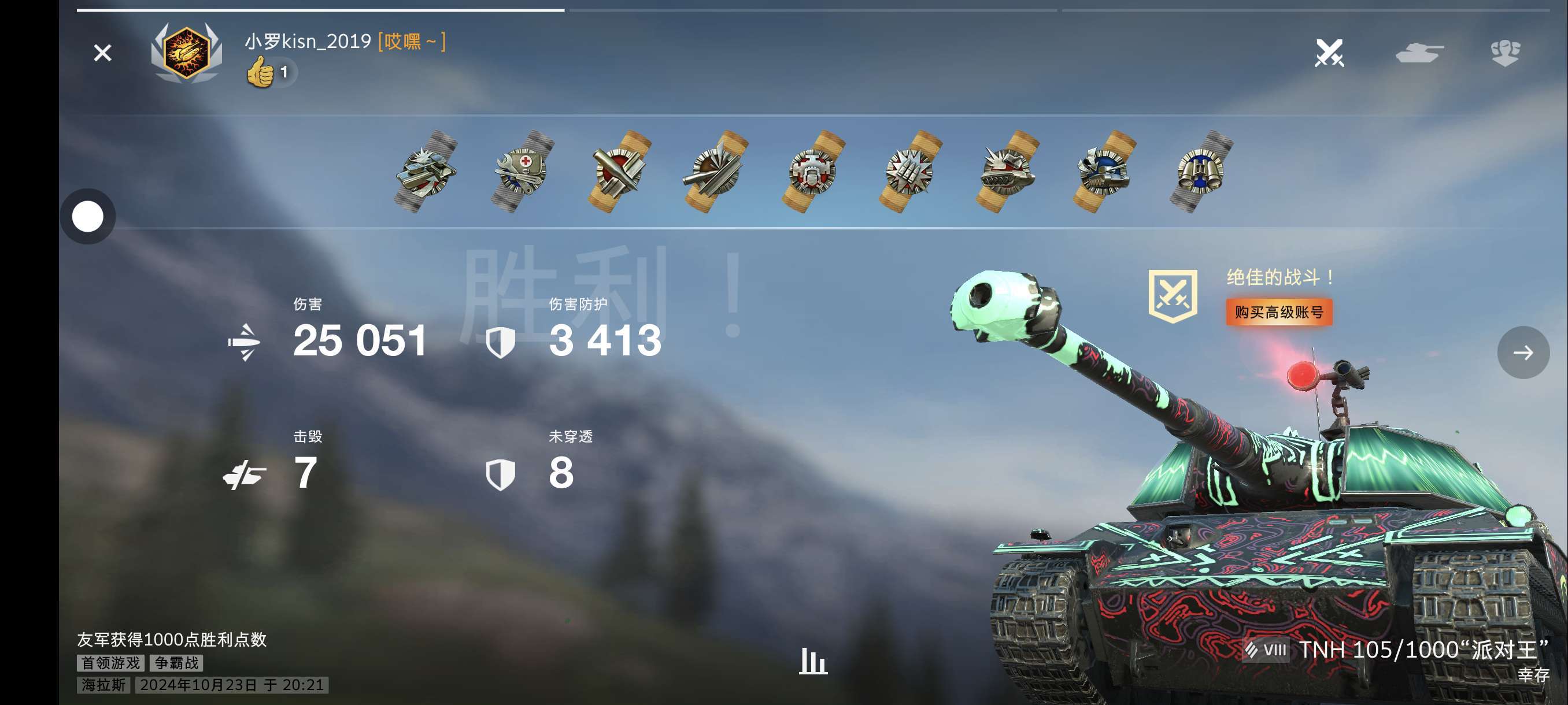Select the premium battle shield badge
Viewport: 1568px width, 705px height.
click(x=1173, y=296)
